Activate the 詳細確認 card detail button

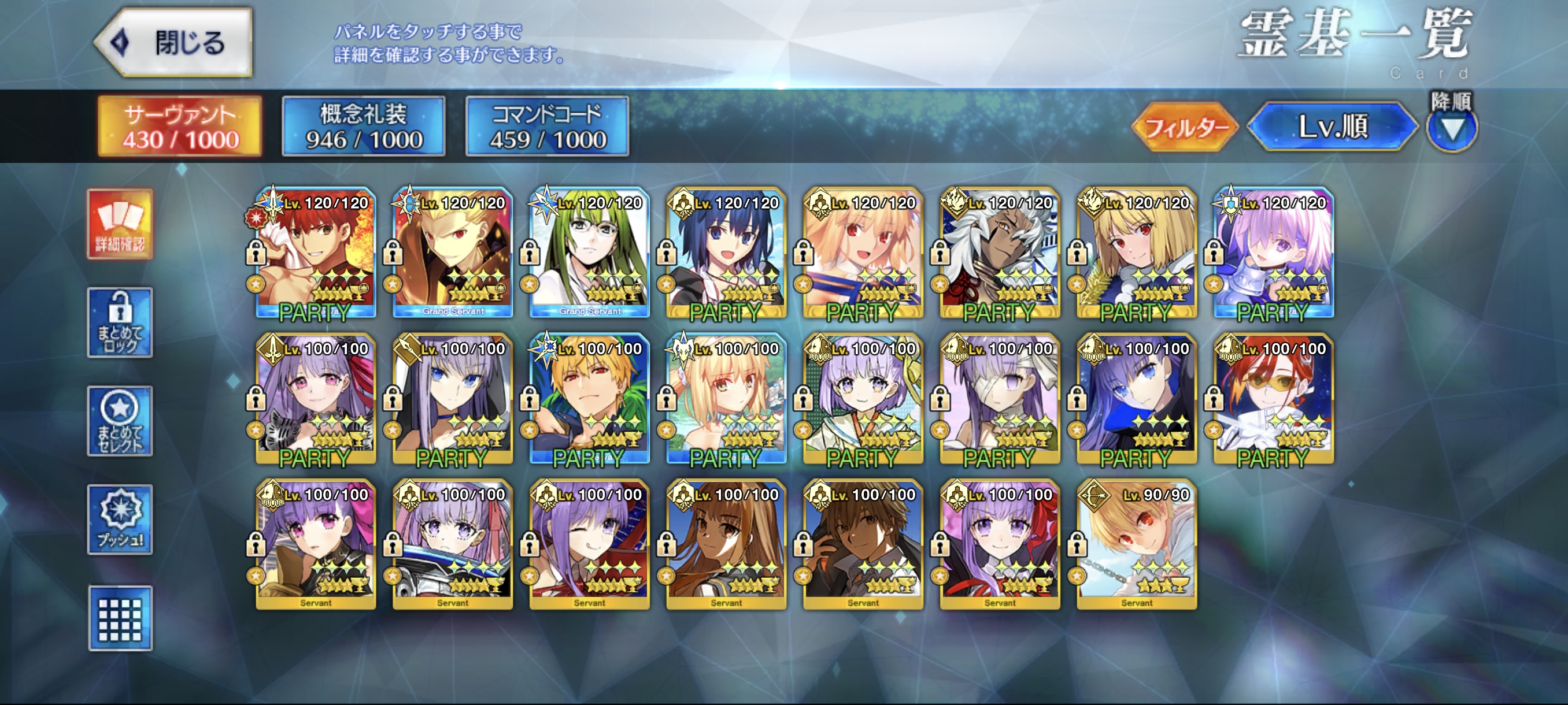pyautogui.click(x=120, y=224)
